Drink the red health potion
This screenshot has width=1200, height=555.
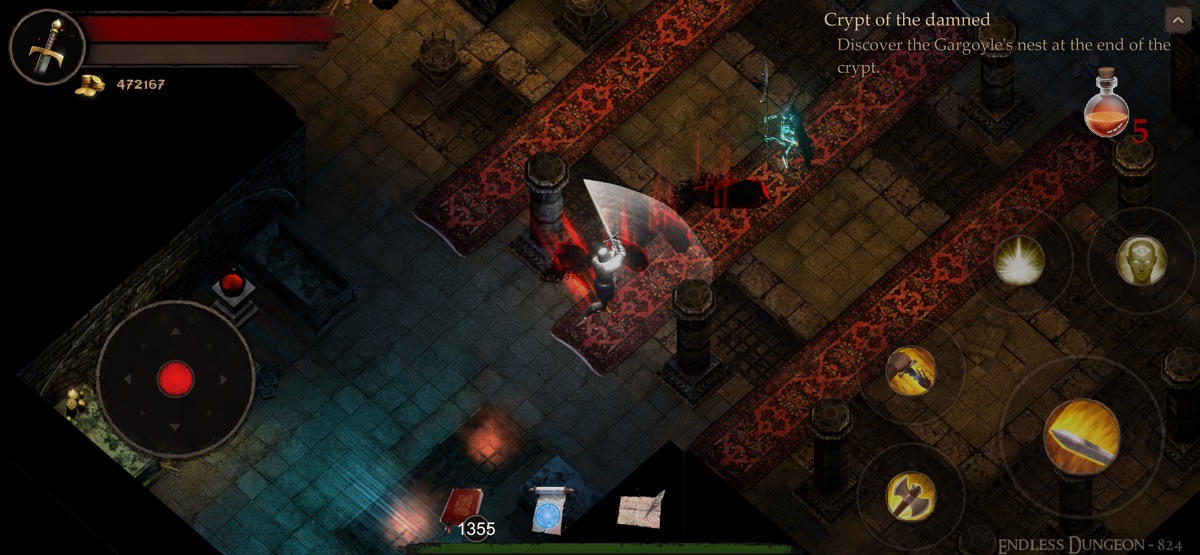[x=1106, y=107]
